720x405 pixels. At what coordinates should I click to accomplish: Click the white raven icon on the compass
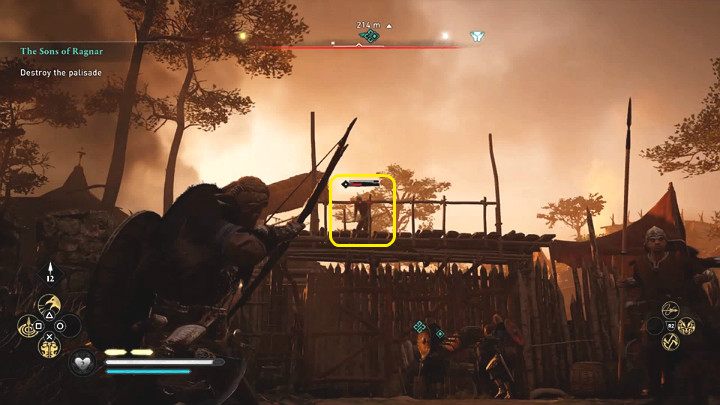478,37
